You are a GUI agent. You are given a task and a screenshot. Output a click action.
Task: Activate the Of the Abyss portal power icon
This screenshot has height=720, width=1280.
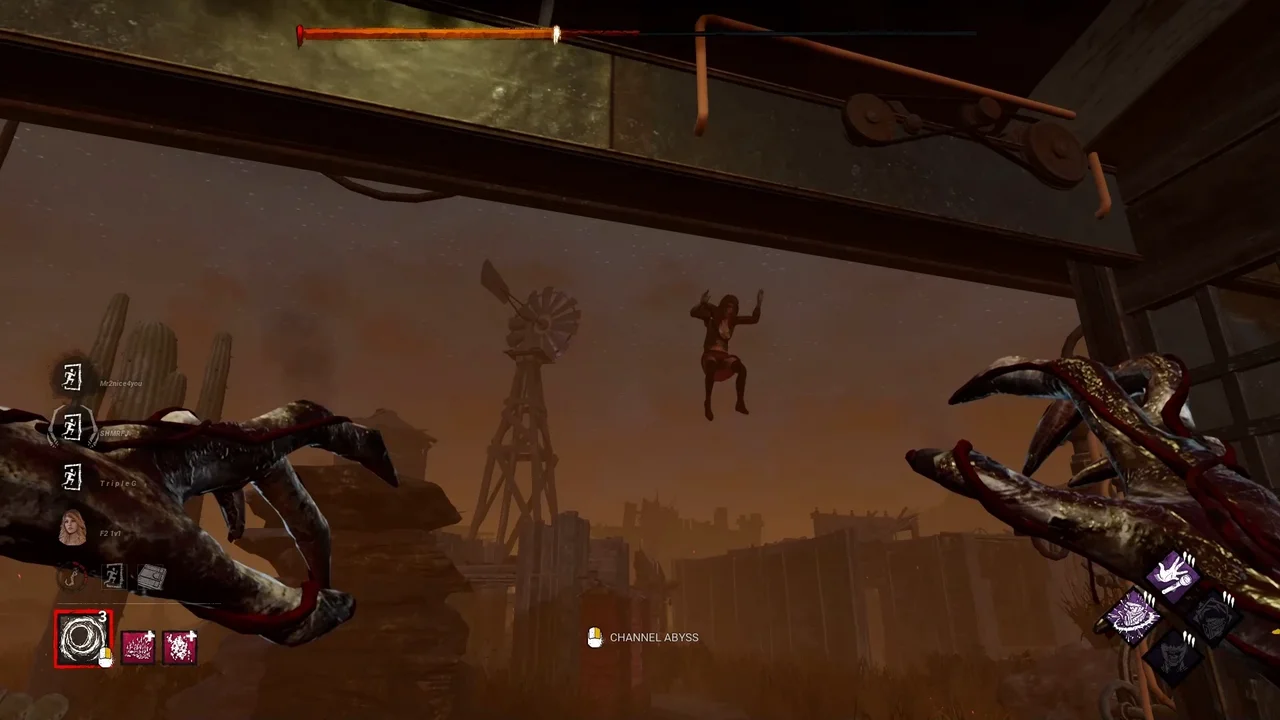tap(81, 639)
